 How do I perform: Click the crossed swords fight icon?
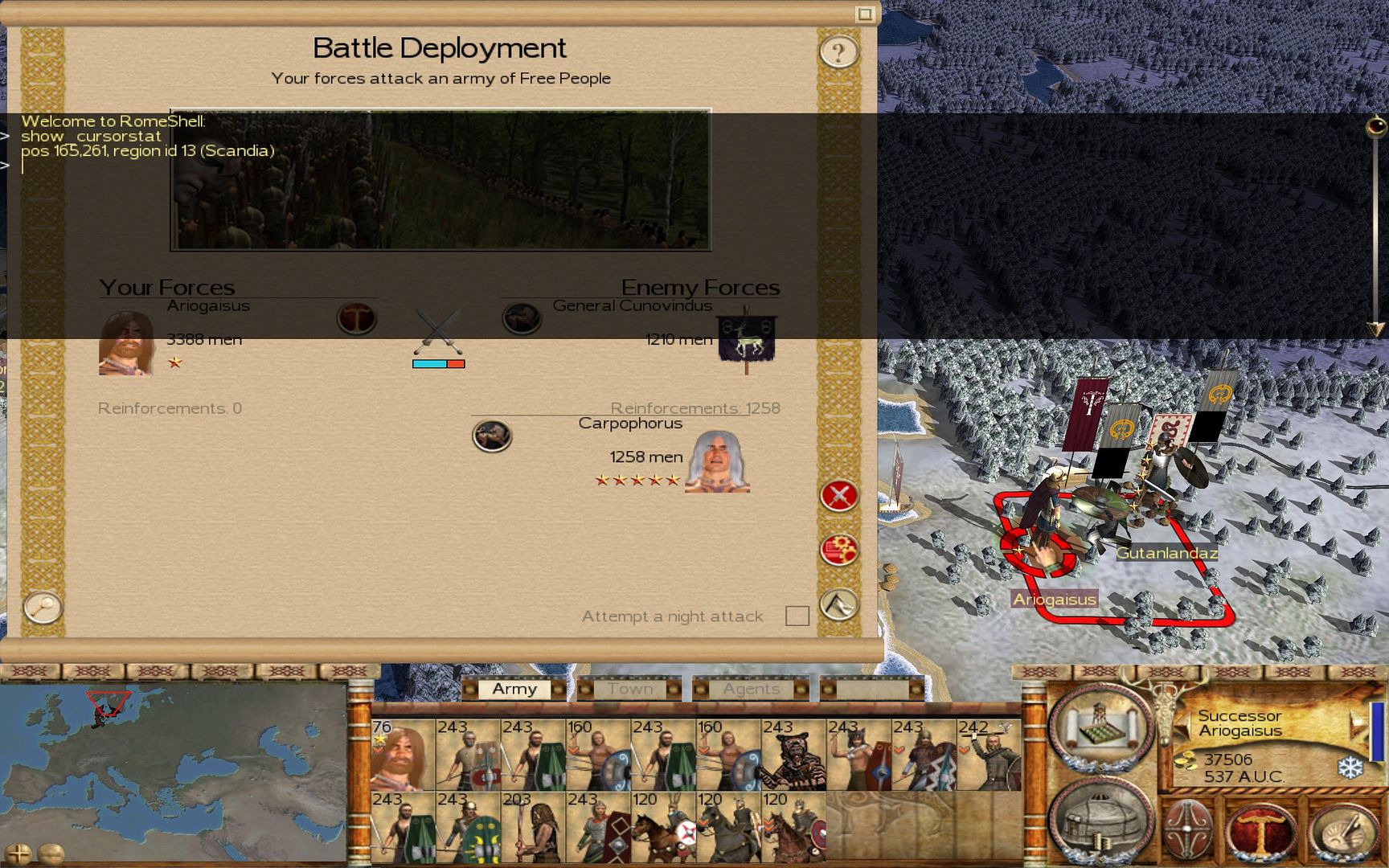tap(438, 331)
